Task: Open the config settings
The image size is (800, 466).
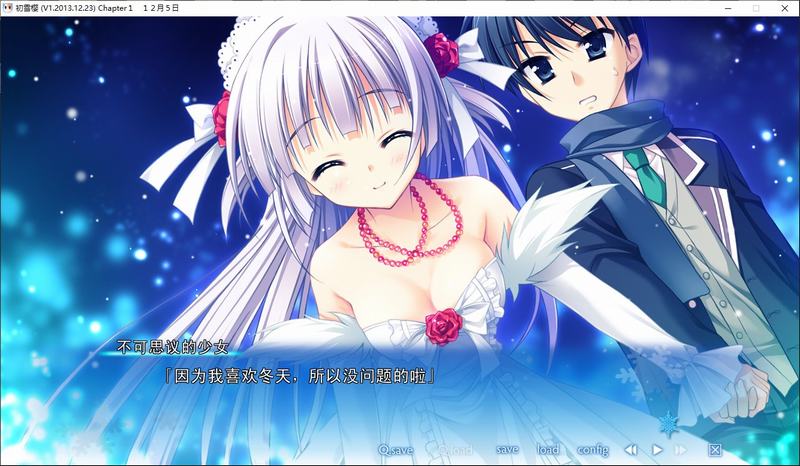Action: [592, 450]
